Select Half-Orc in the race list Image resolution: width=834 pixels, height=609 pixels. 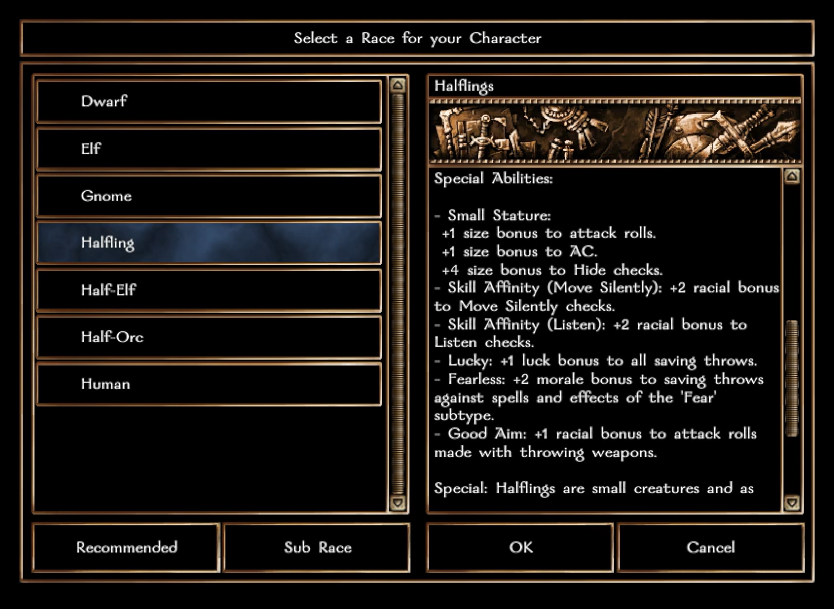tap(208, 337)
